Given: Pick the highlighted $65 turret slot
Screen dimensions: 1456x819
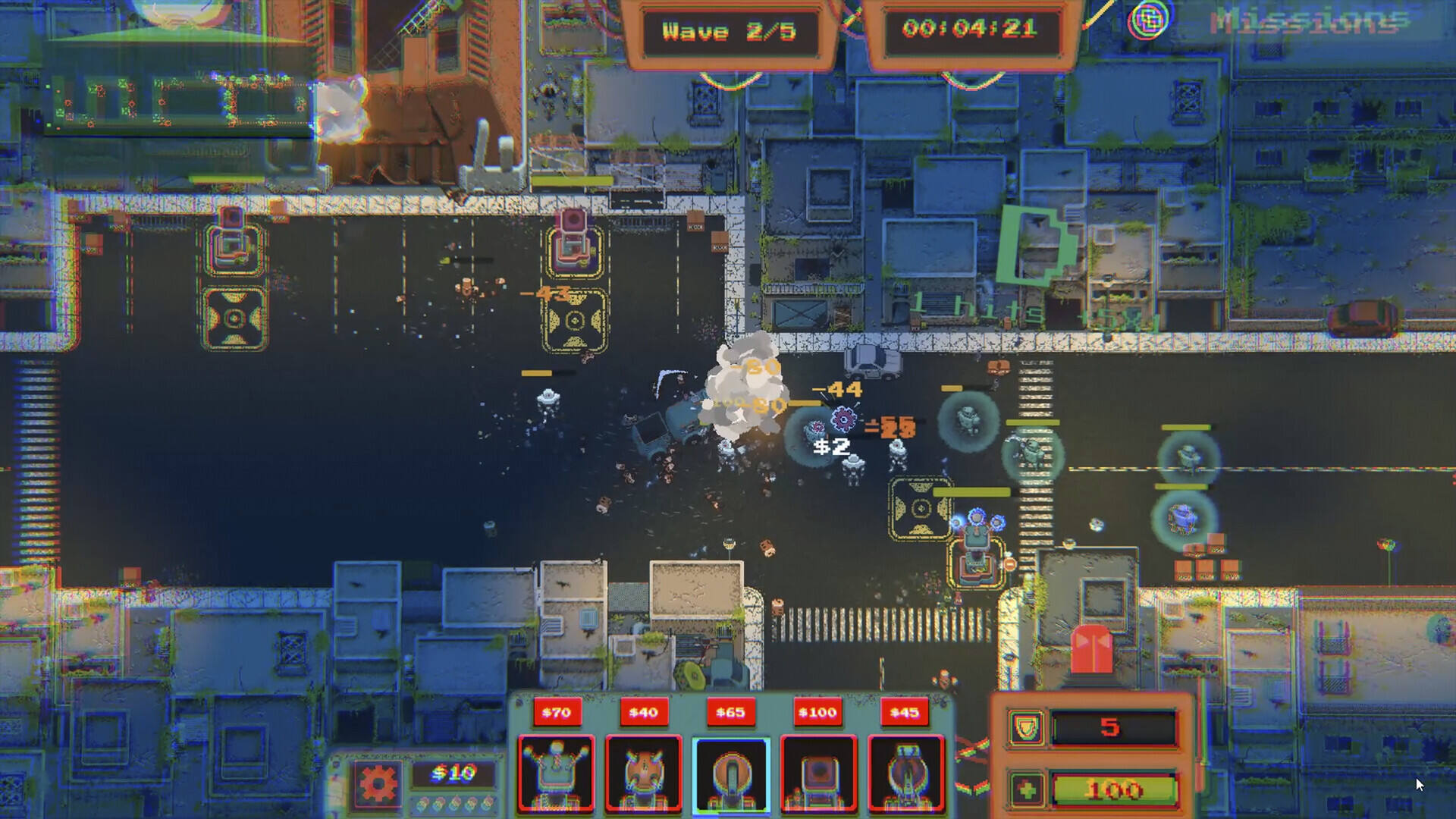Looking at the screenshot, I should (731, 773).
